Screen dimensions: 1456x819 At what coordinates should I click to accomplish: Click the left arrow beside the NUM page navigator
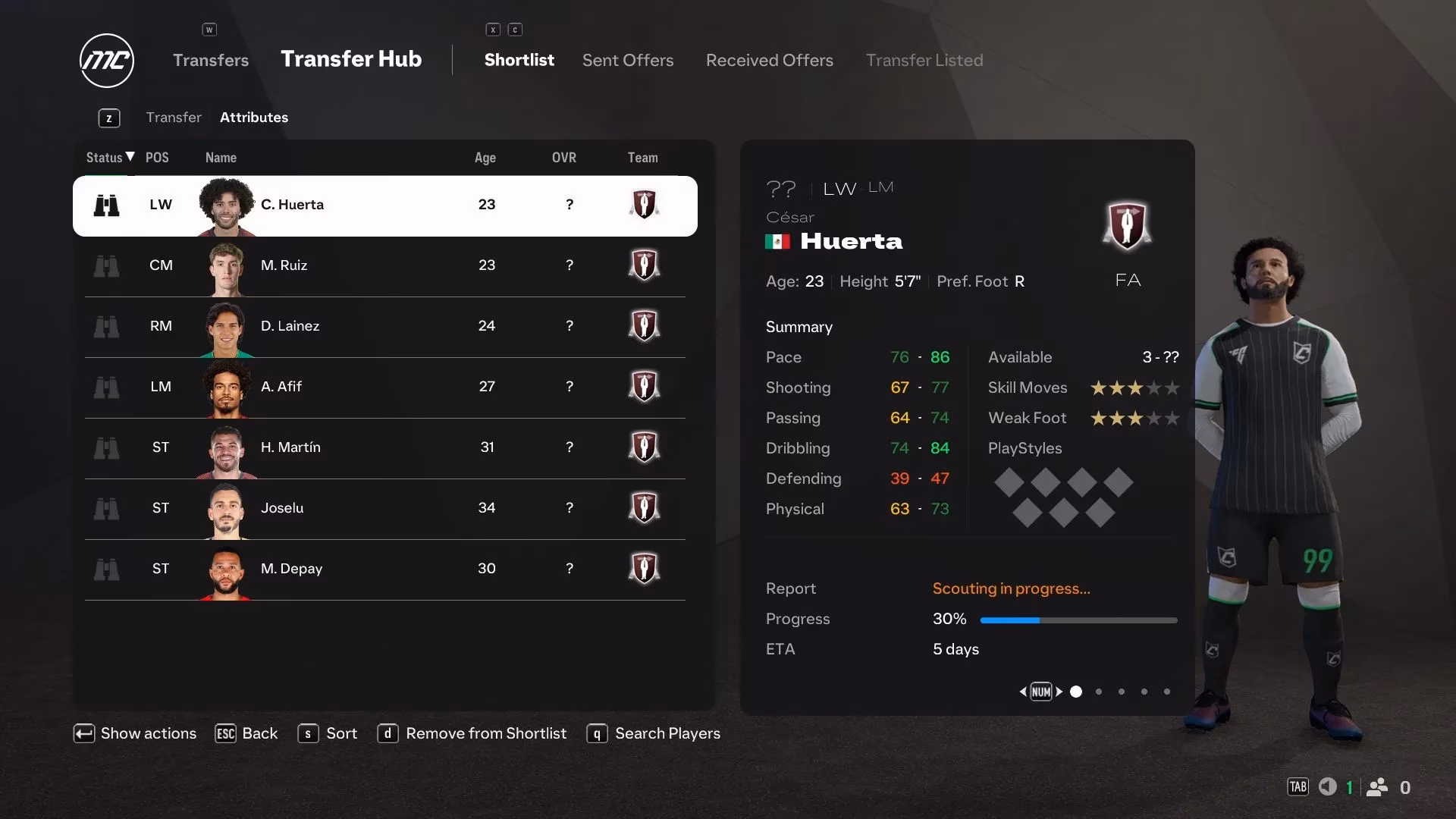click(1022, 692)
